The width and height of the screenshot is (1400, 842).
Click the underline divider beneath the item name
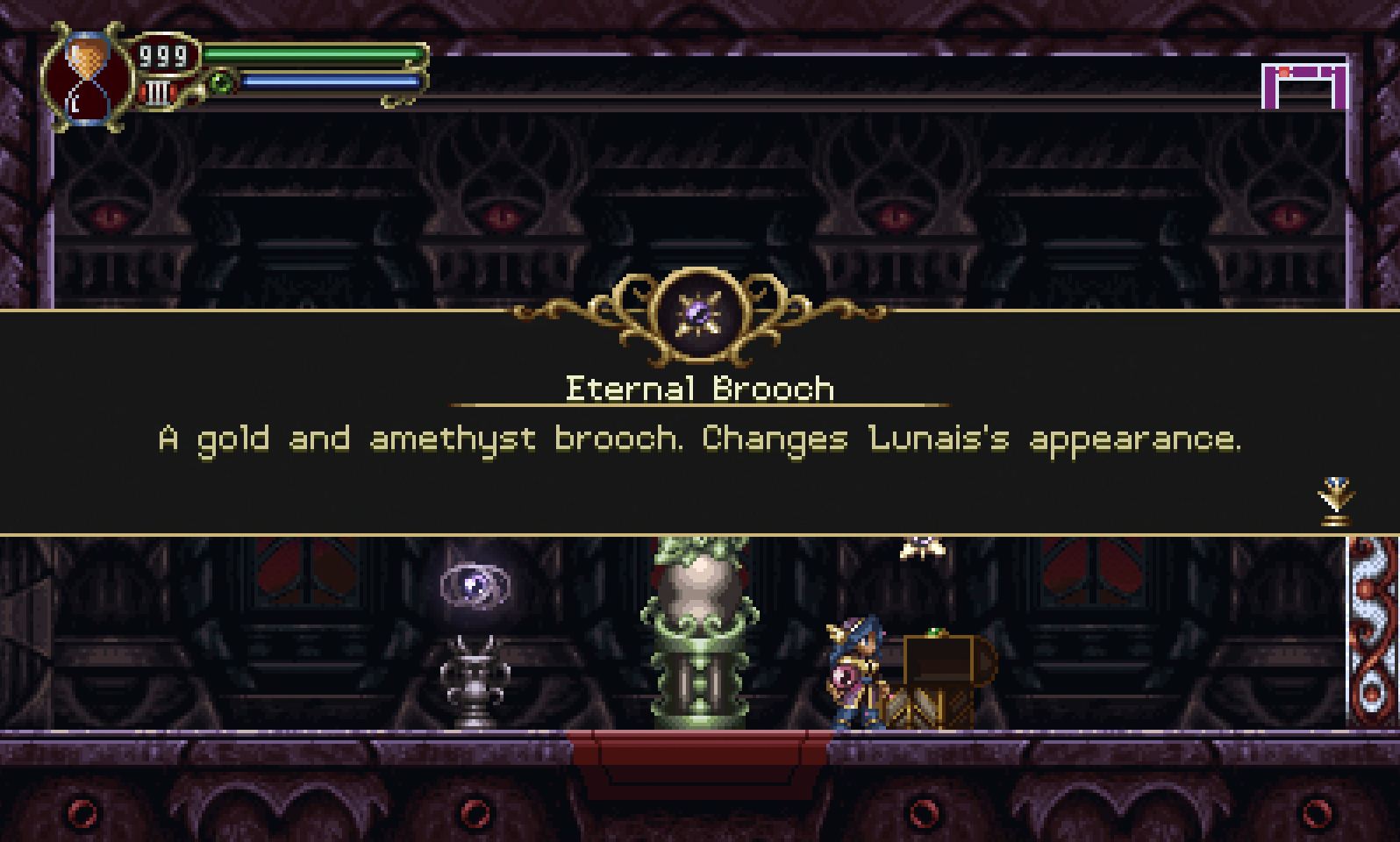click(699, 405)
